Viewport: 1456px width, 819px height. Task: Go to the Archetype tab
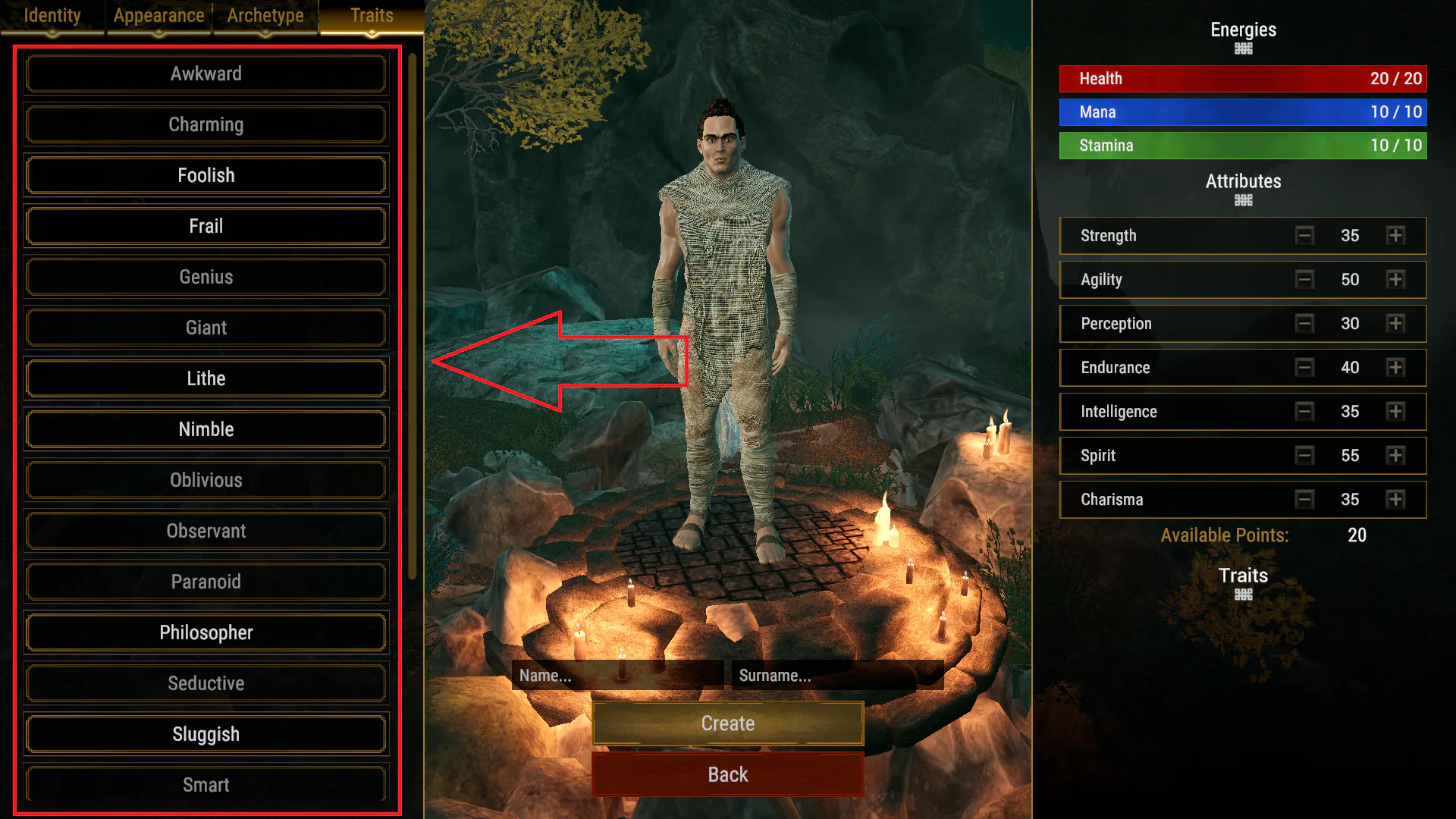pyautogui.click(x=265, y=16)
